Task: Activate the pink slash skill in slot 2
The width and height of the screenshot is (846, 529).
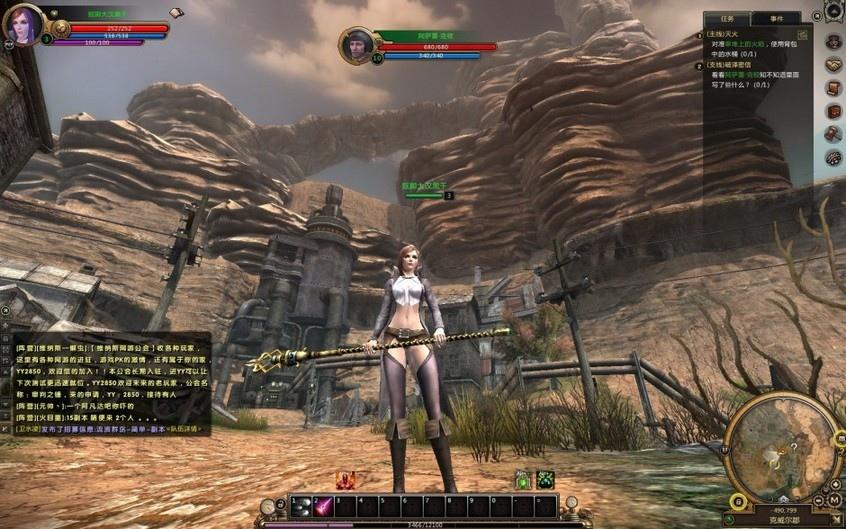Action: (323, 506)
